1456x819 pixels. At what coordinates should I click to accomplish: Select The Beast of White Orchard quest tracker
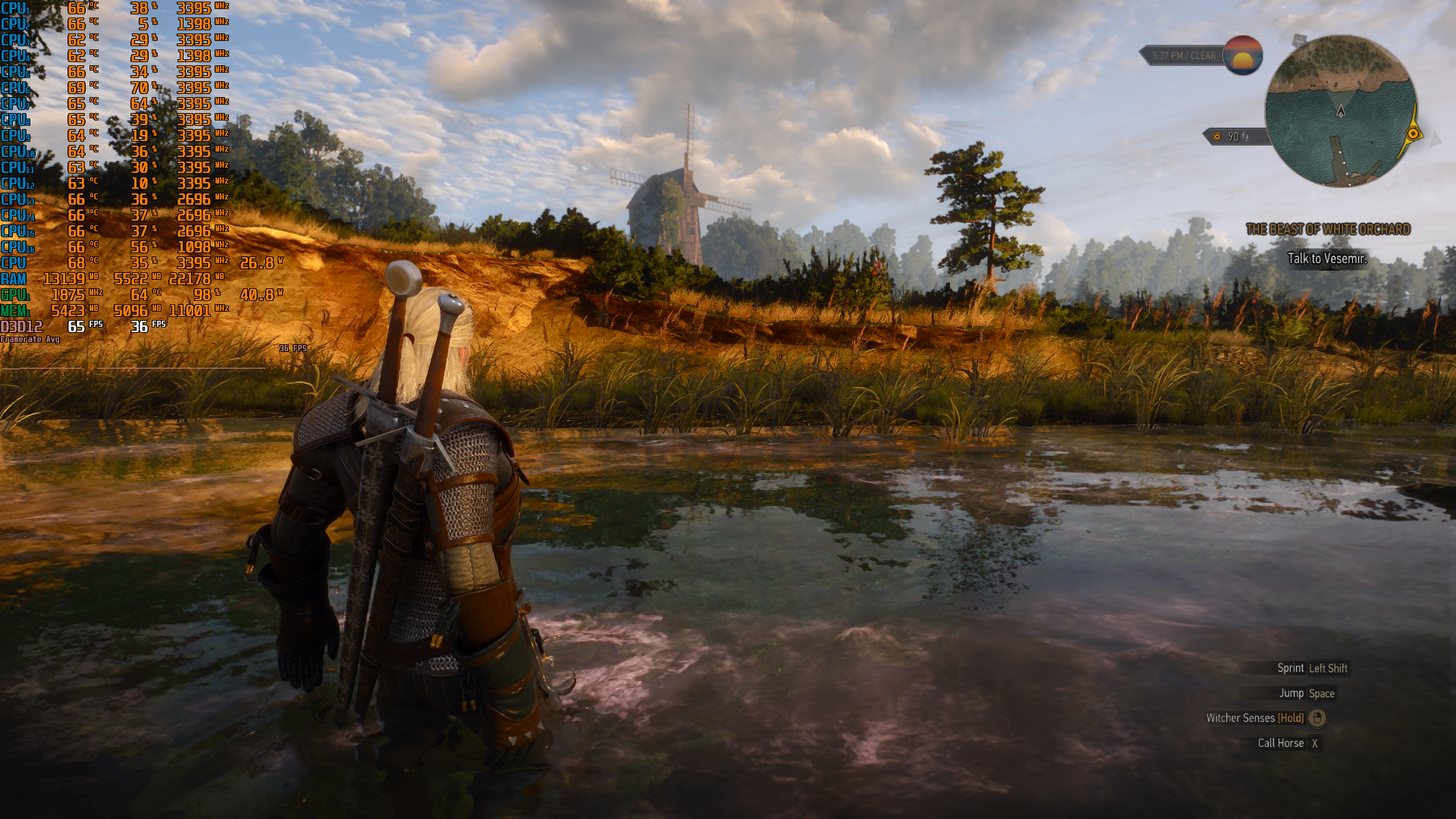pos(1328,229)
